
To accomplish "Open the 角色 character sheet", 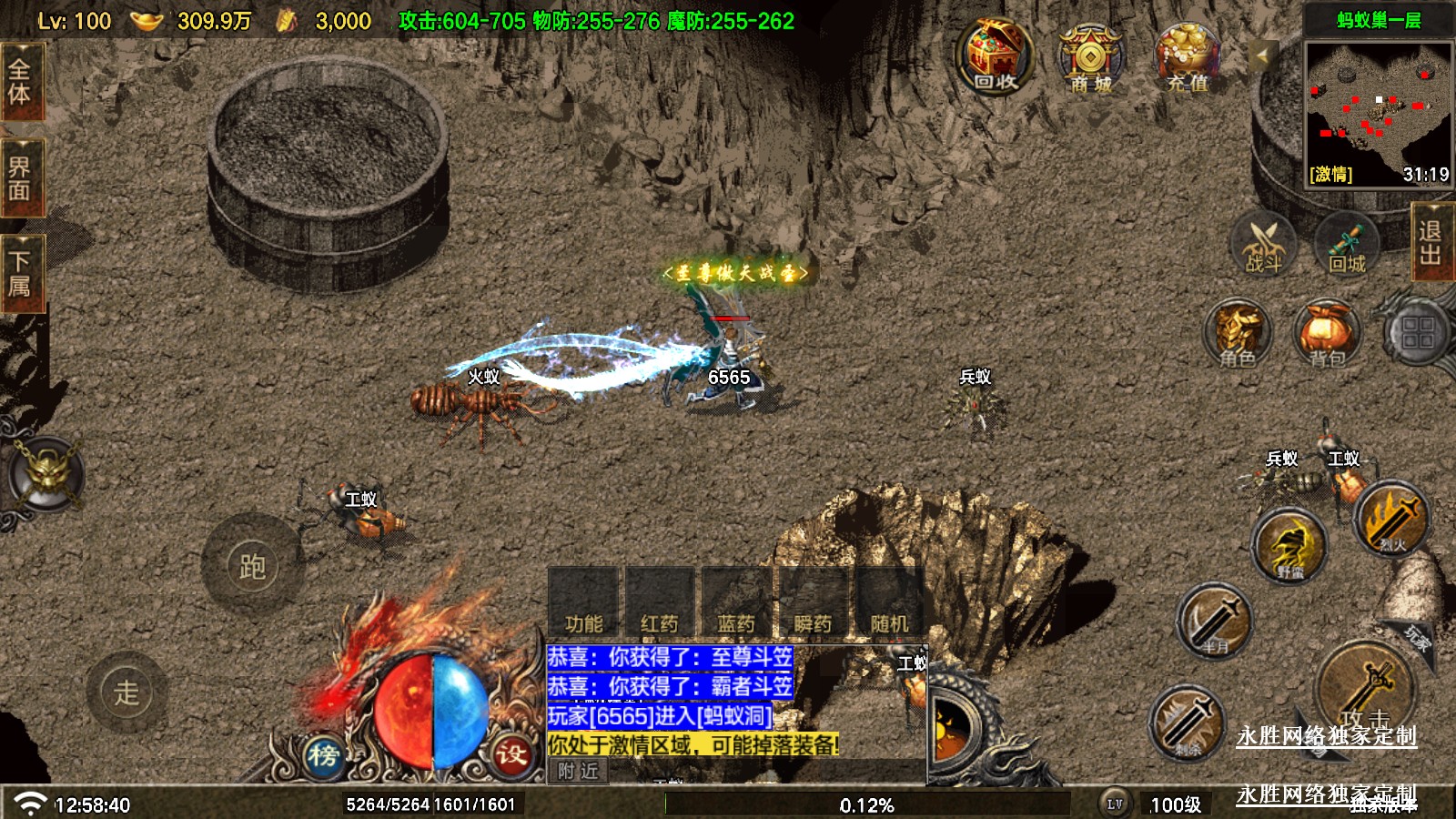I will tap(1238, 335).
